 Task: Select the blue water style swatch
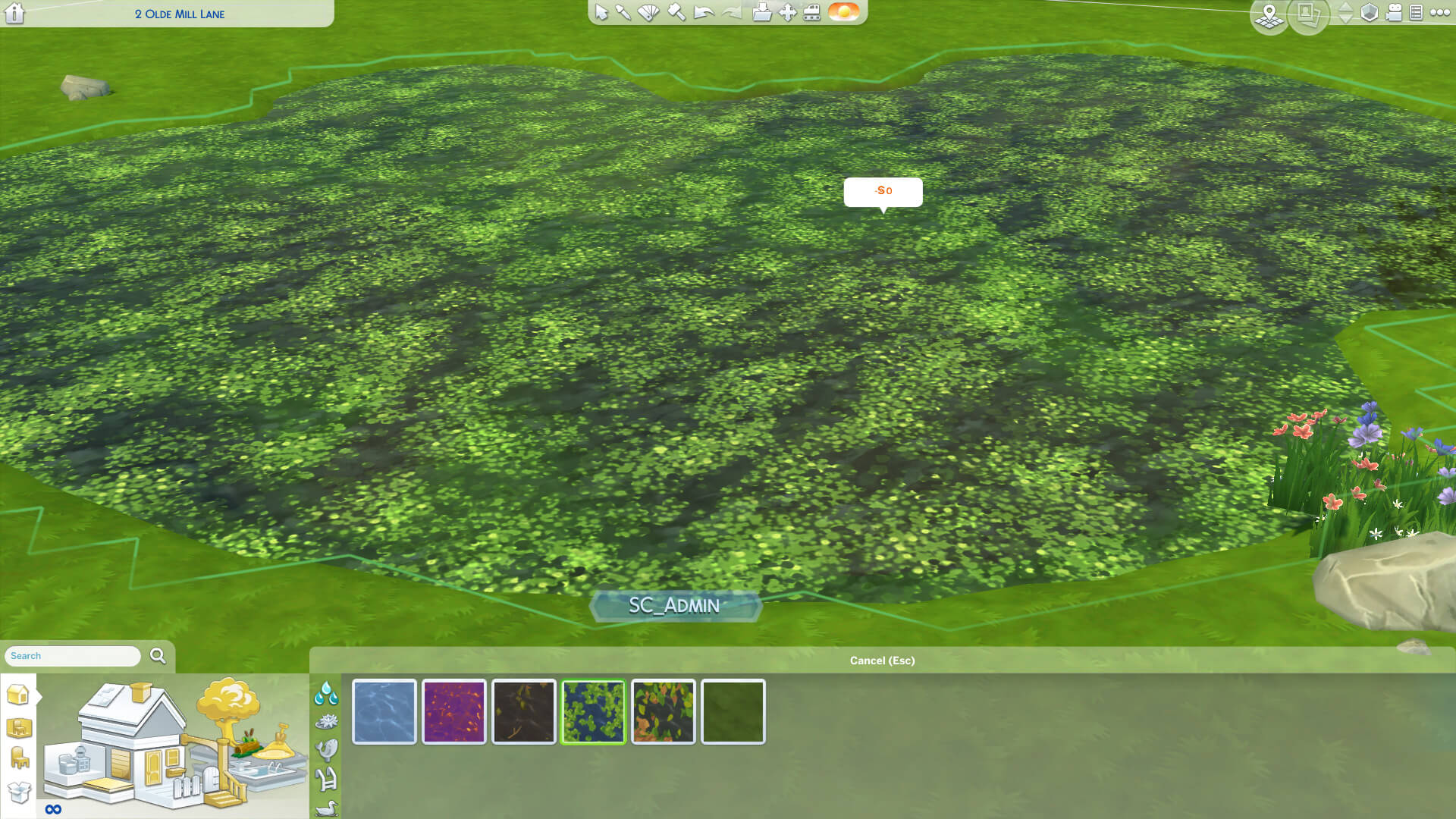click(x=384, y=711)
